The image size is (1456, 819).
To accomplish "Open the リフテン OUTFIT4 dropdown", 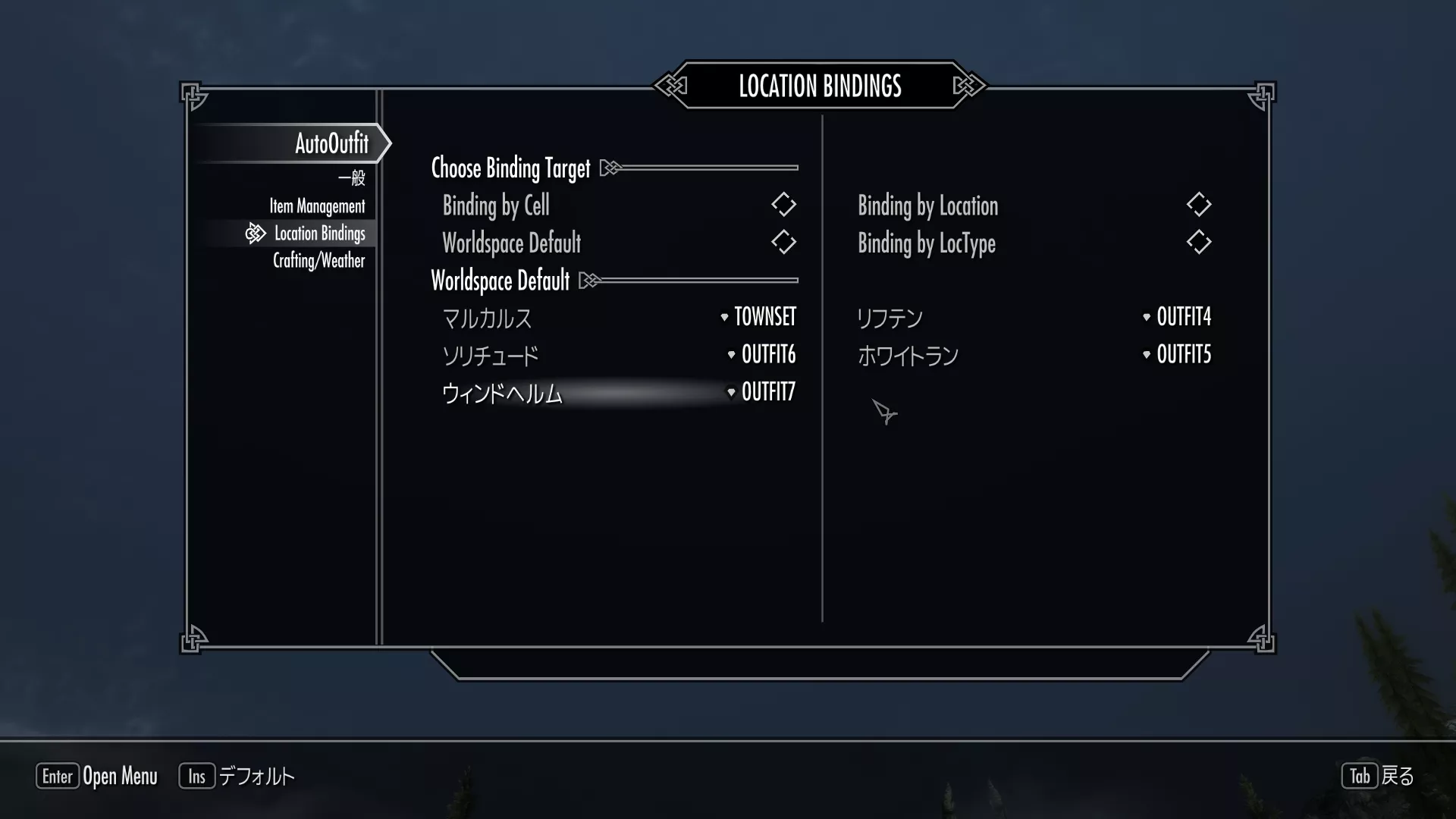I will point(1177,317).
